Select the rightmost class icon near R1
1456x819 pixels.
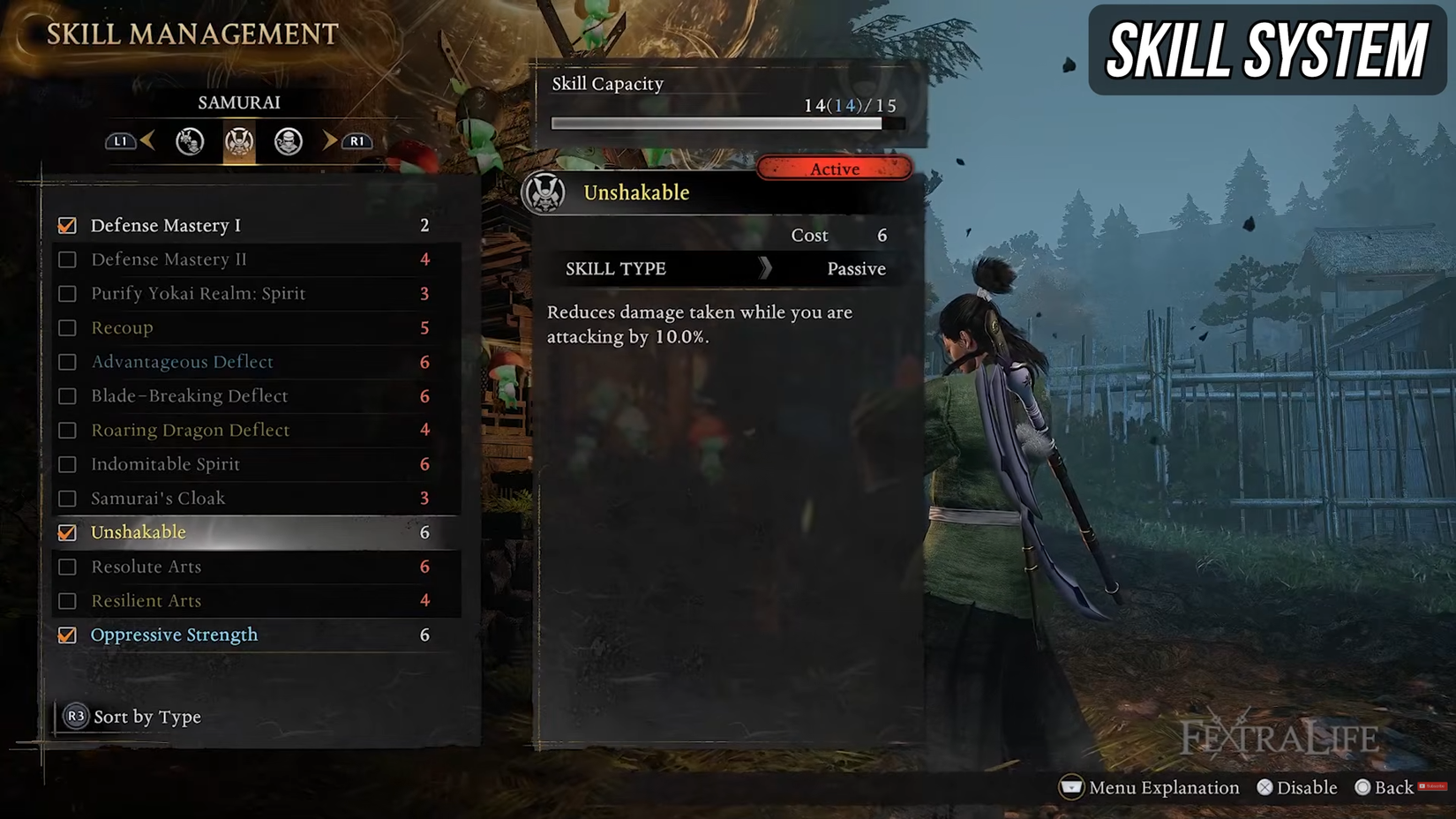coord(288,141)
